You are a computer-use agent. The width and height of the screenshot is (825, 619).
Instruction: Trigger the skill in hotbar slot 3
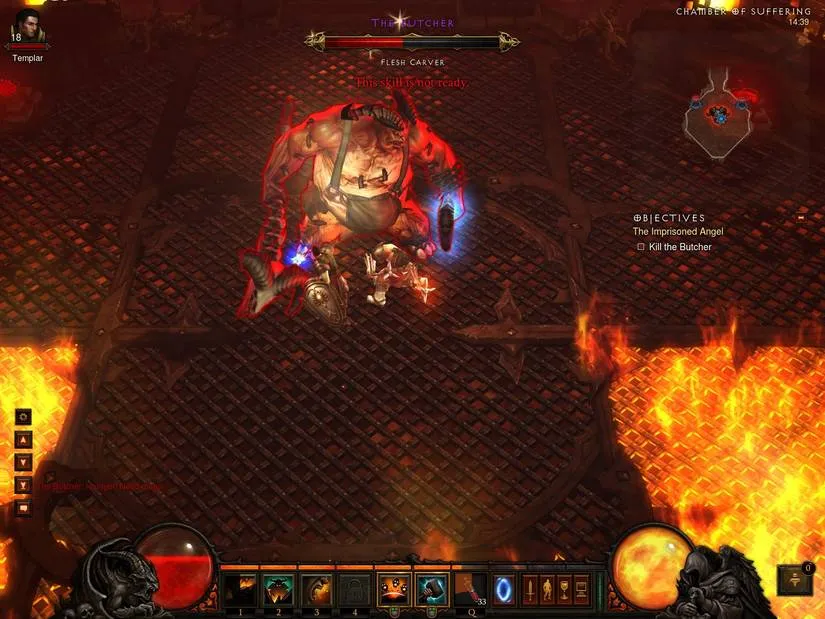tap(316, 589)
